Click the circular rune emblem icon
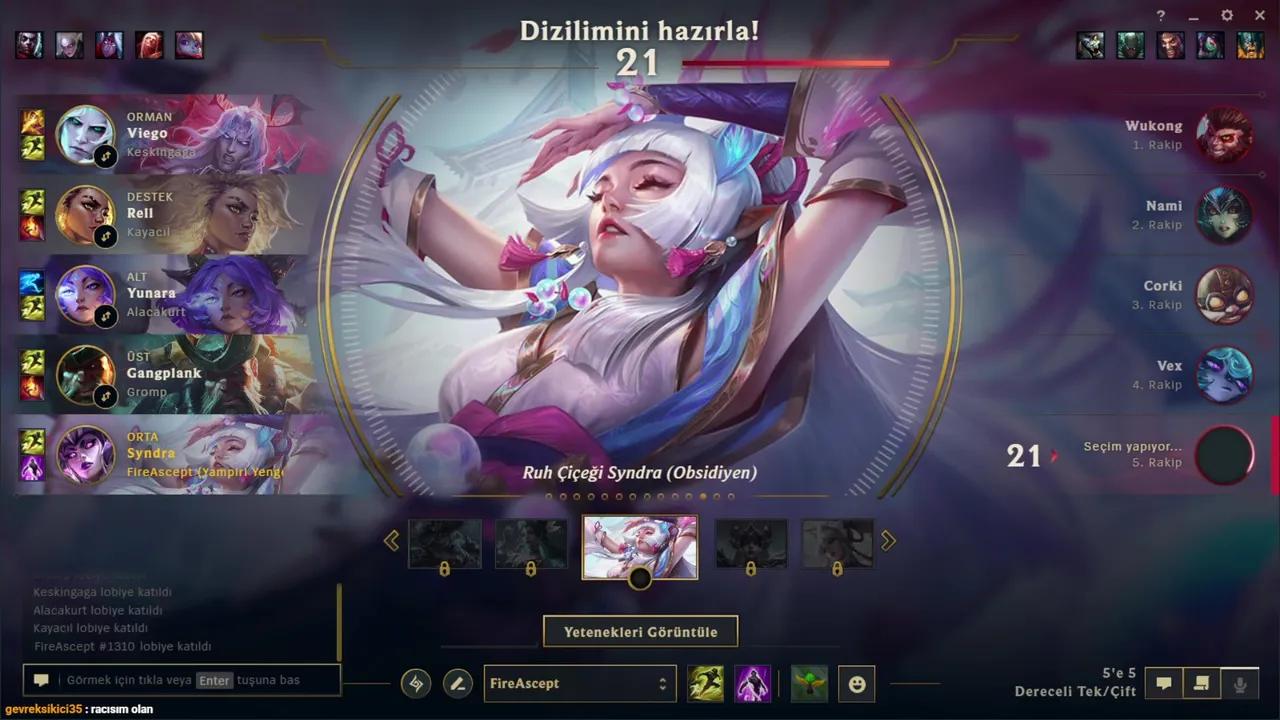The image size is (1280, 720). pyautogui.click(x=416, y=683)
